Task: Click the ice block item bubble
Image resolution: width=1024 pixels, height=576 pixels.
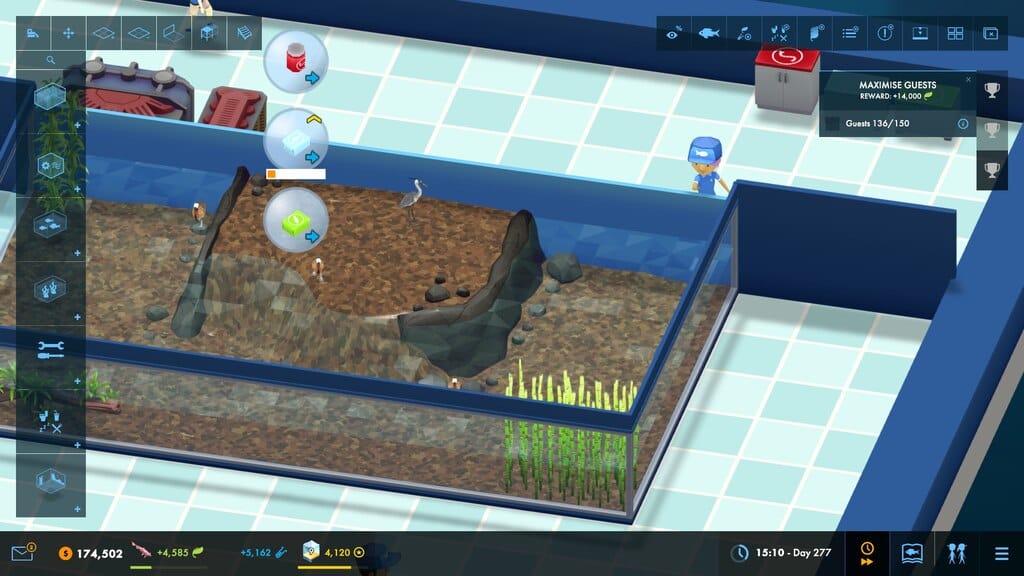Action: click(295, 142)
